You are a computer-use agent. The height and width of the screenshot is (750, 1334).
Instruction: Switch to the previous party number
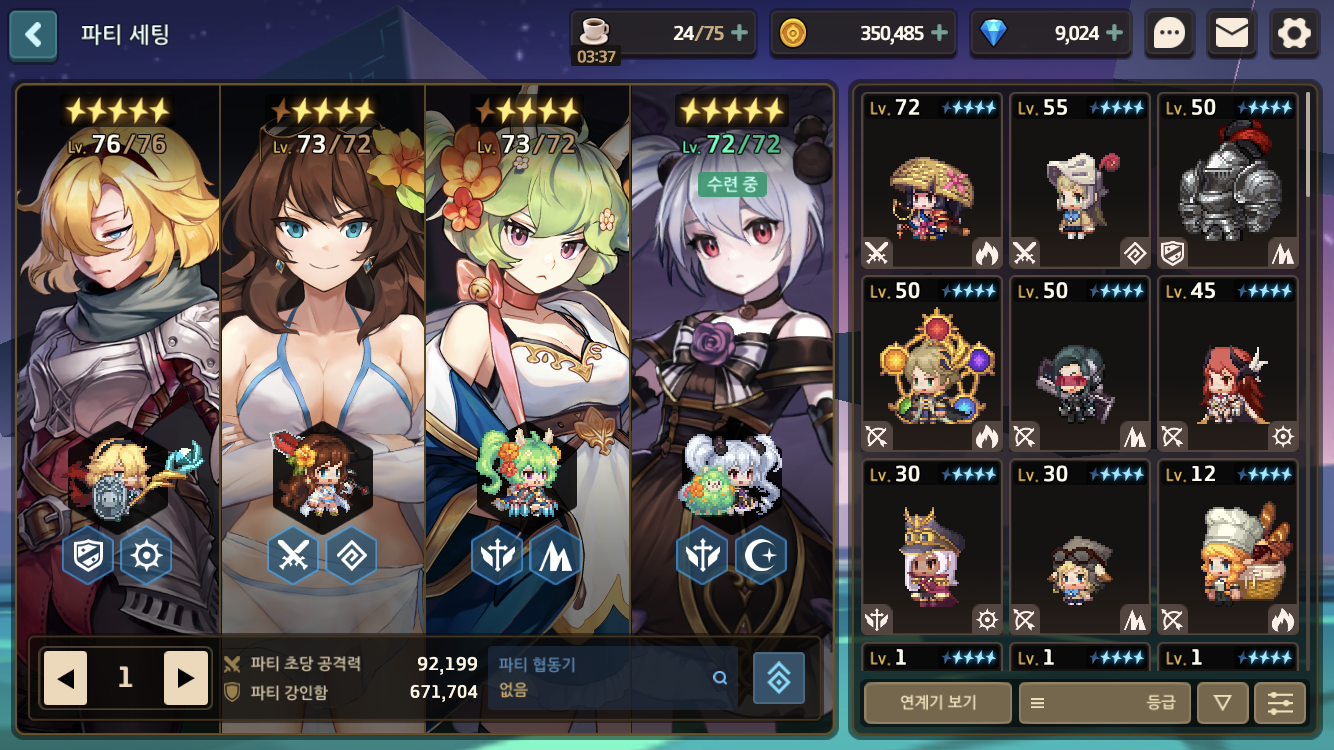click(x=65, y=678)
